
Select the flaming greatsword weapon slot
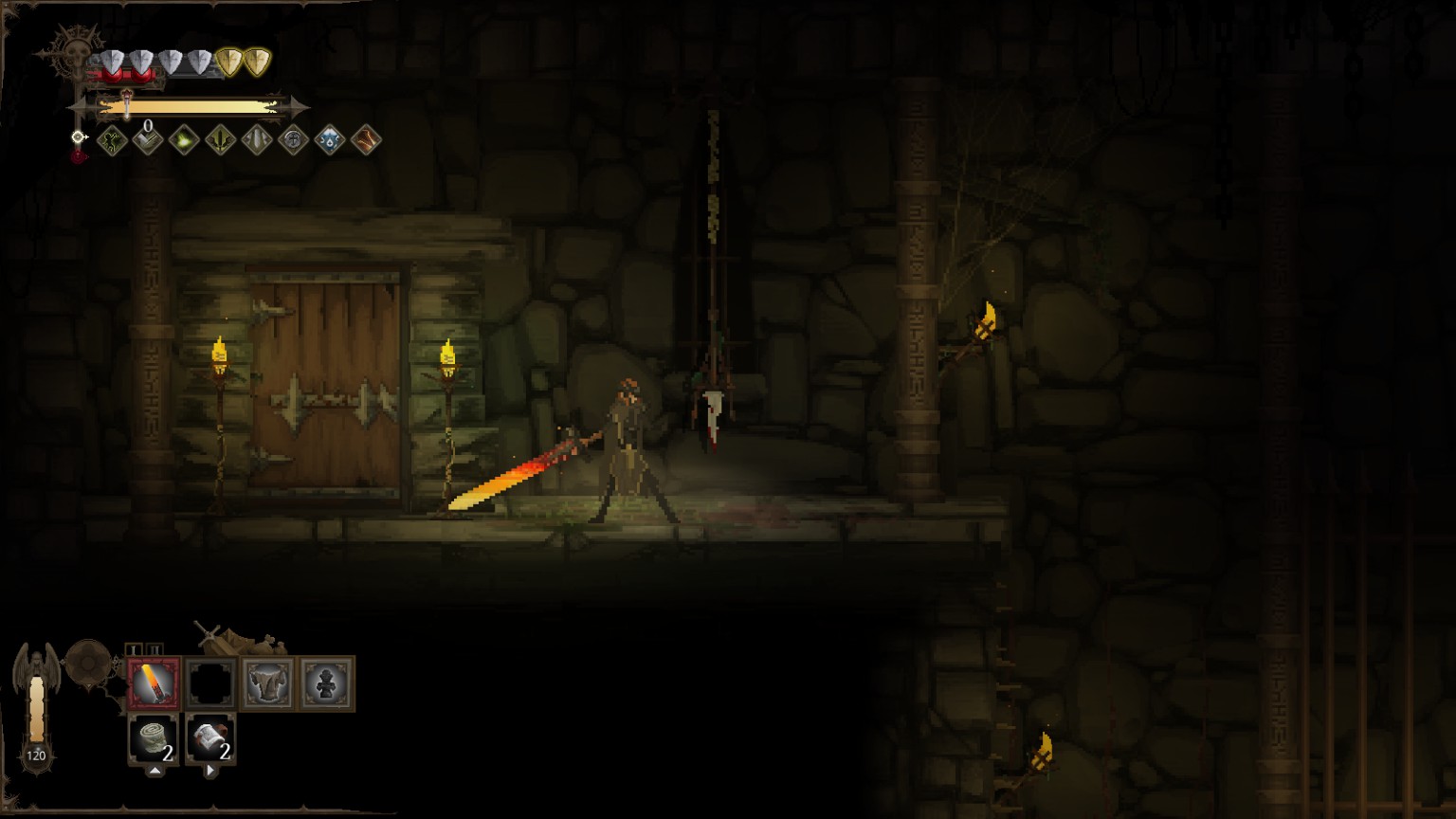(154, 682)
